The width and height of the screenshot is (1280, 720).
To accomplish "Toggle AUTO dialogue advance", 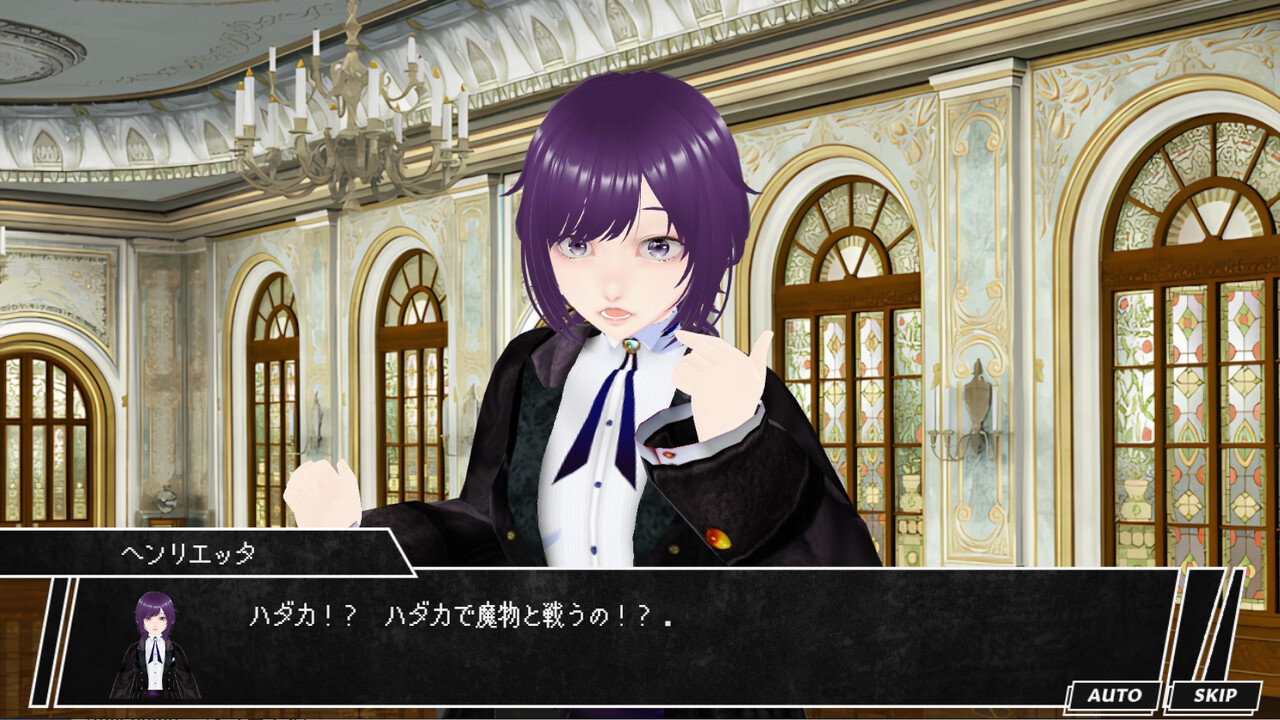I will tap(1114, 696).
